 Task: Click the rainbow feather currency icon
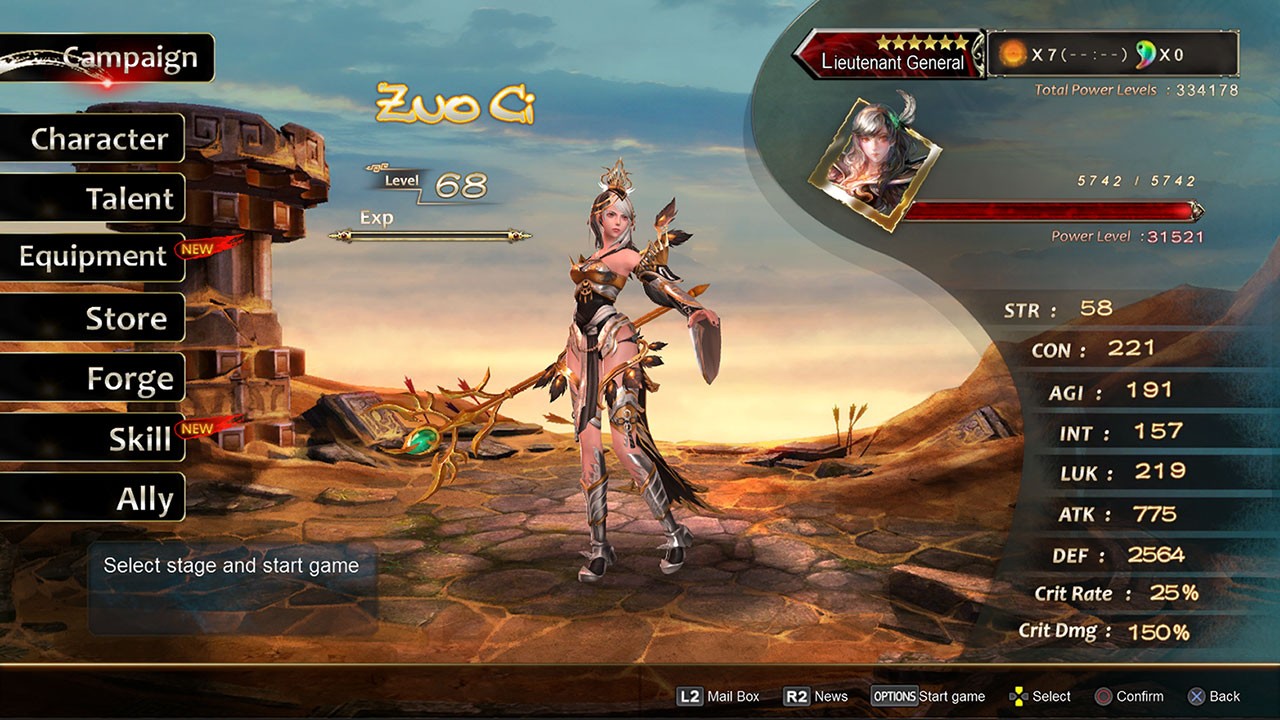[x=1145, y=54]
